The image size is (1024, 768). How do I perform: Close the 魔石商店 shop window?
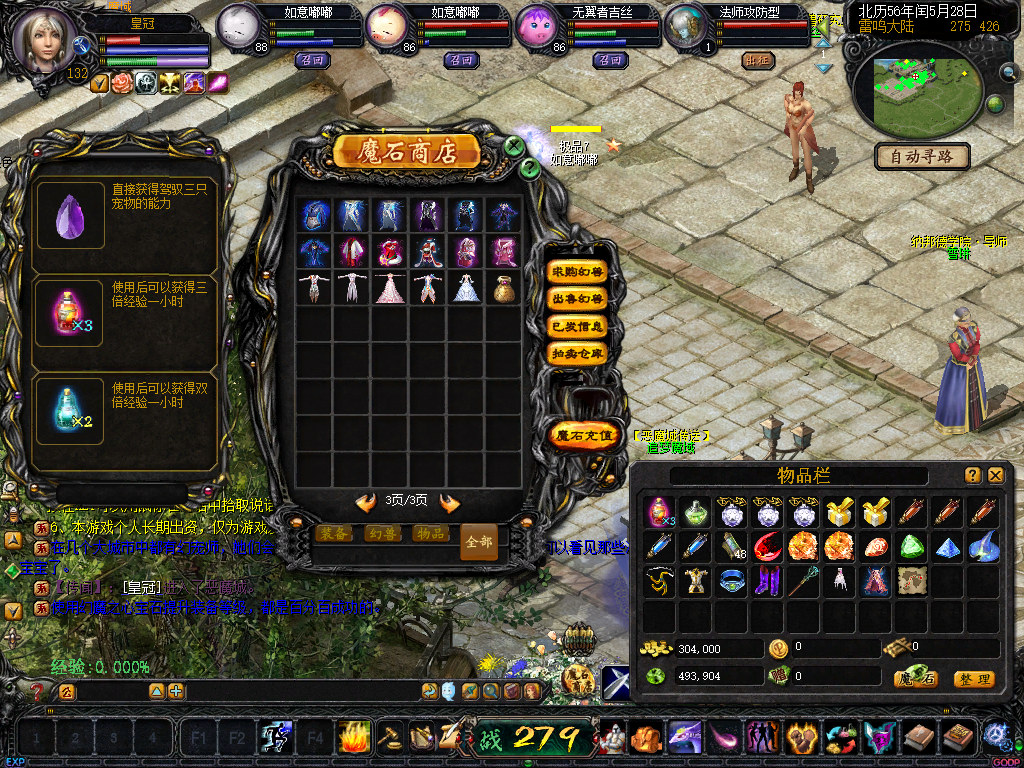pyautogui.click(x=514, y=146)
